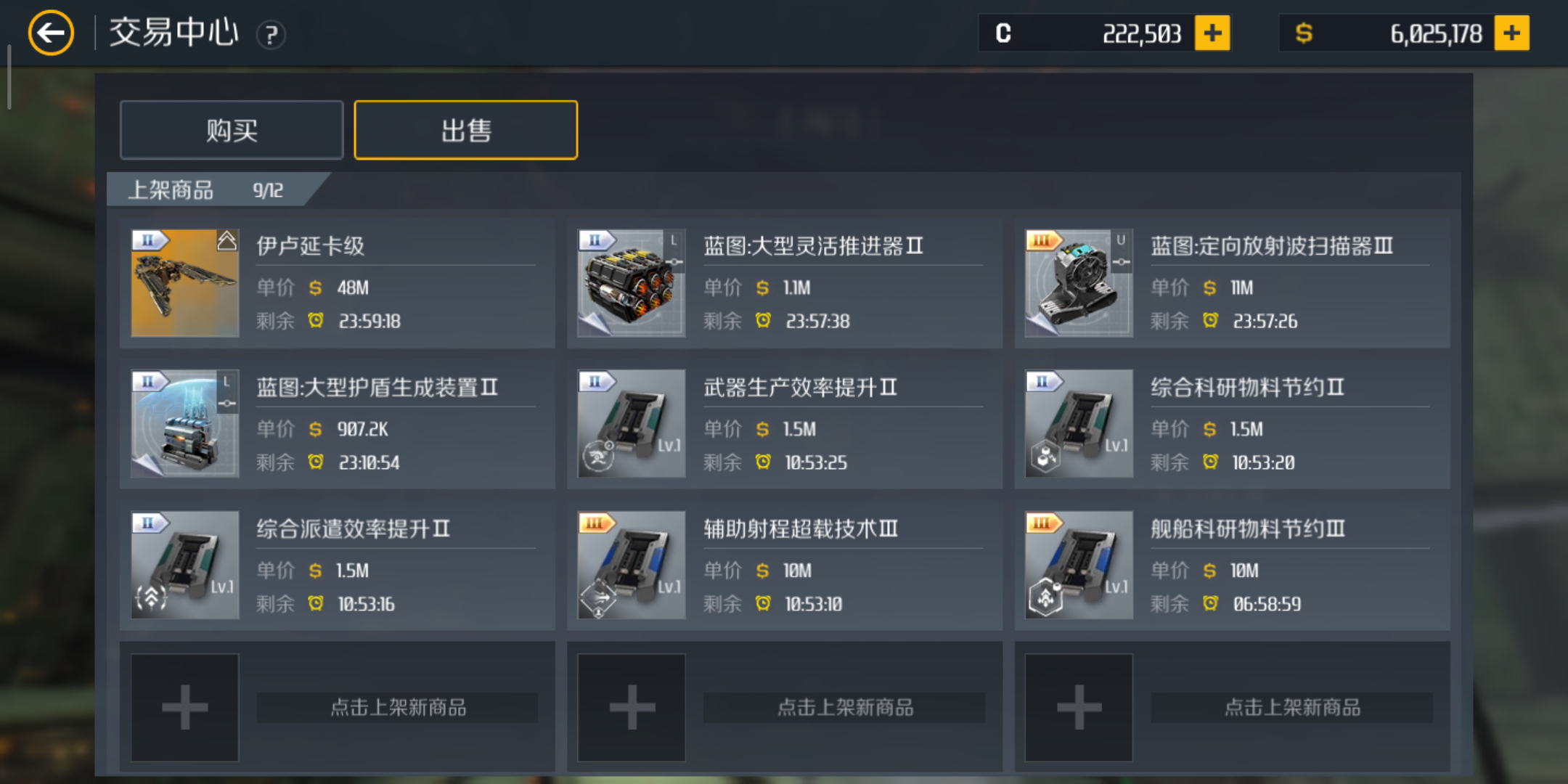1568x784 pixels.
Task: Open the C currency purchase with the + button
Action: [x=1212, y=33]
